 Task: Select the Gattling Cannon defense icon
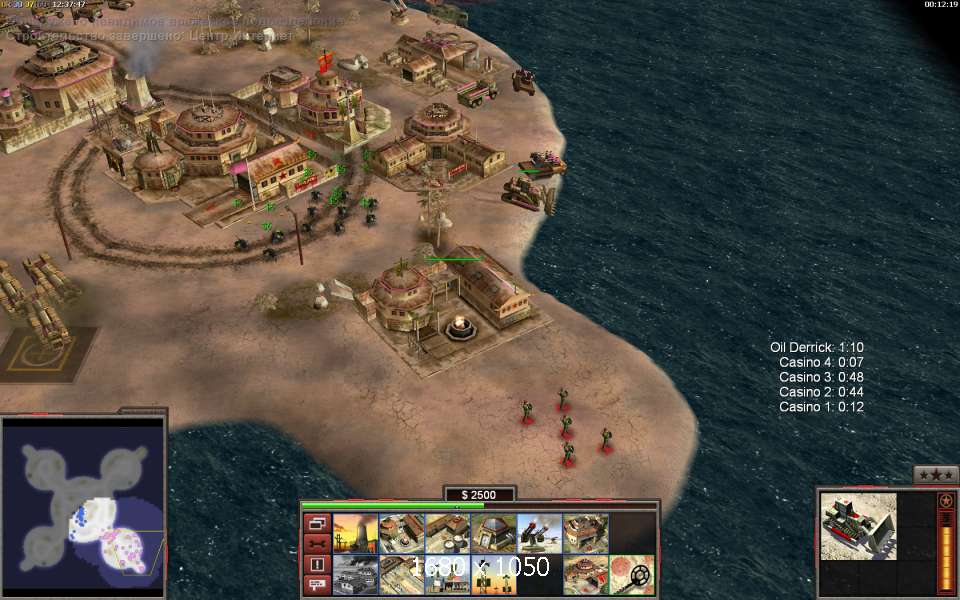point(538,533)
